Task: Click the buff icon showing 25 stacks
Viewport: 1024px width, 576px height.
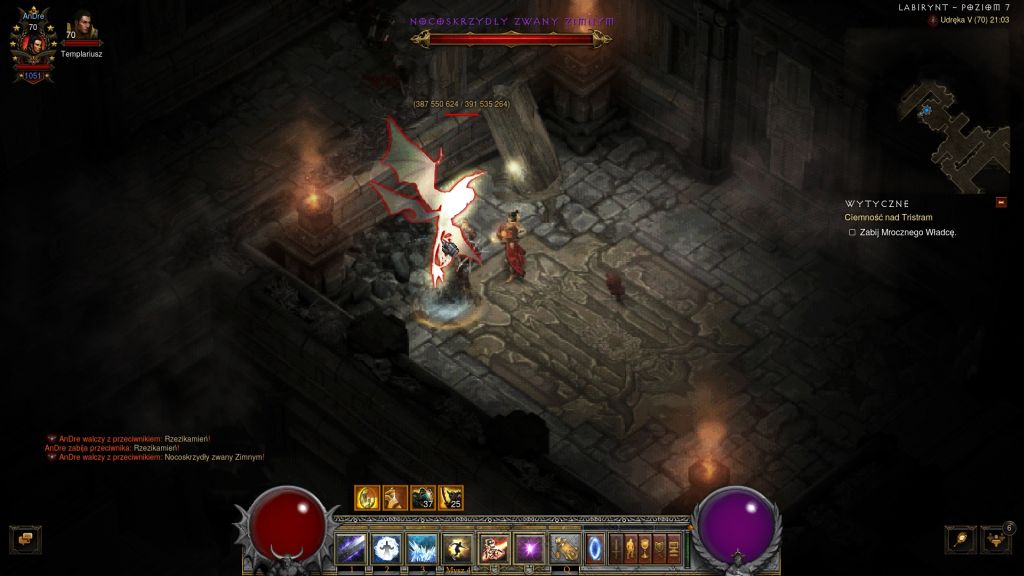Action: [451, 496]
